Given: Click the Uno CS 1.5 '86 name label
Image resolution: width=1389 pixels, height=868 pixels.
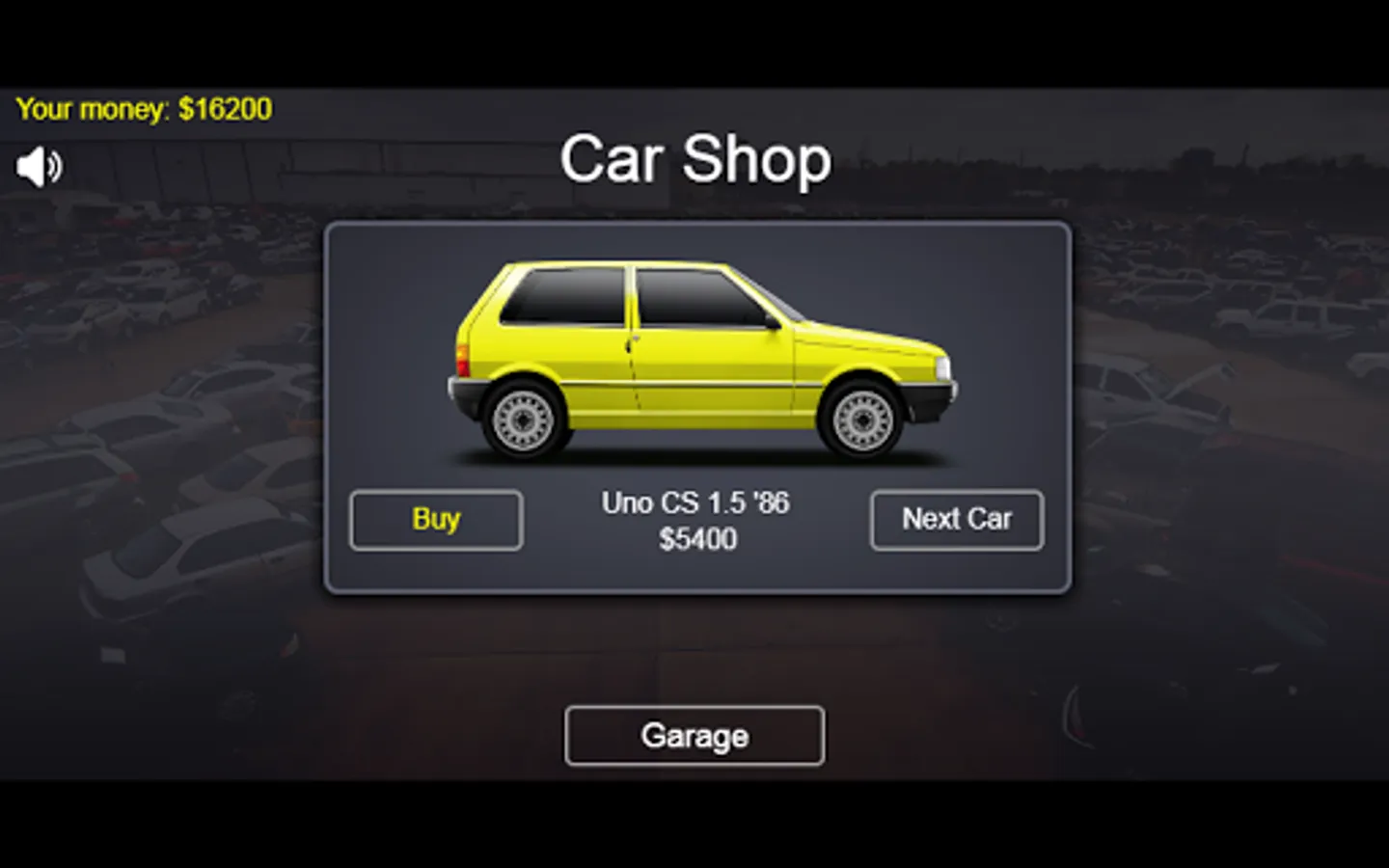Looking at the screenshot, I should point(694,502).
